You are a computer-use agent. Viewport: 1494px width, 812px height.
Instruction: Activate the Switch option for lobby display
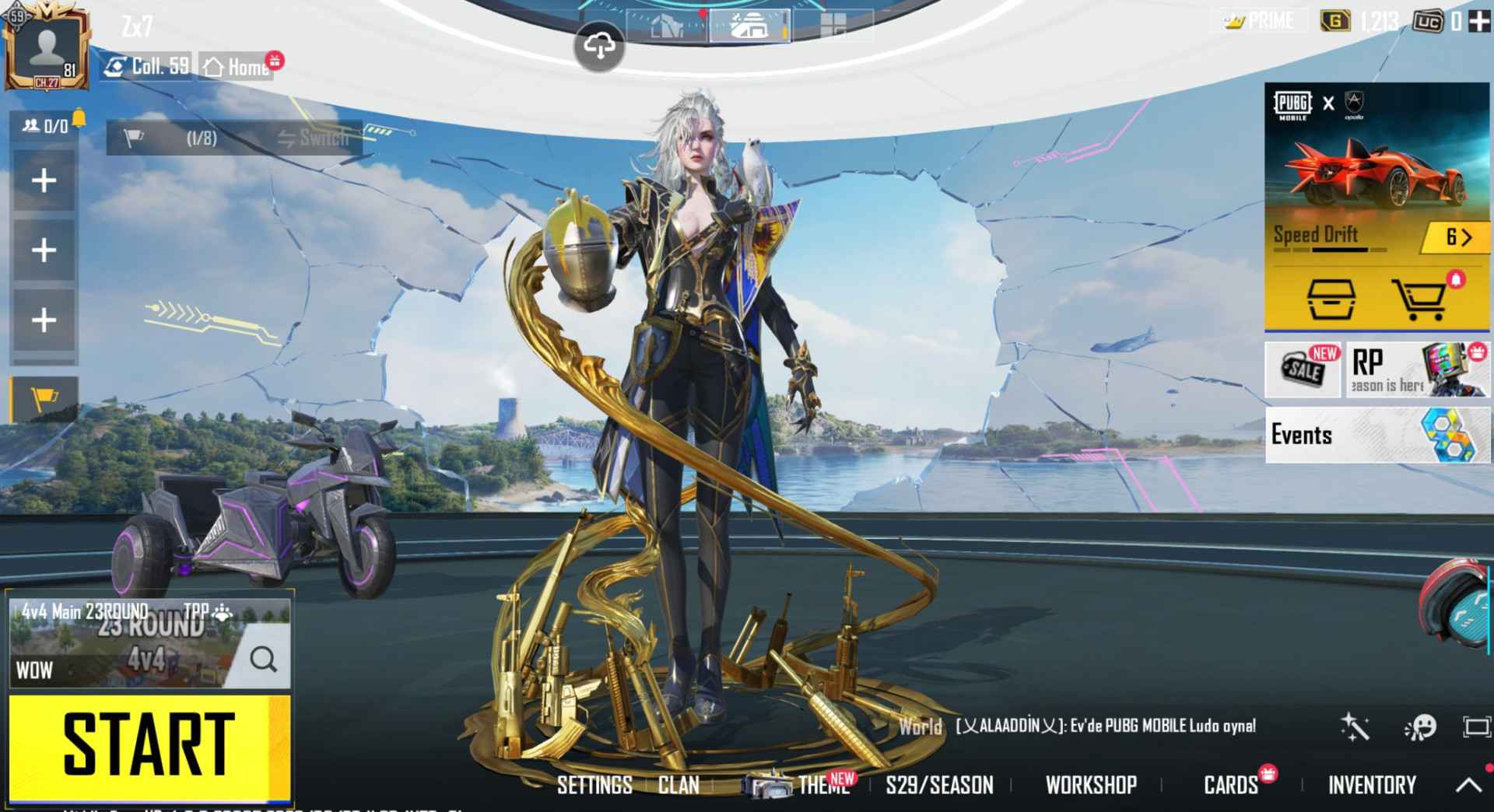tap(310, 138)
